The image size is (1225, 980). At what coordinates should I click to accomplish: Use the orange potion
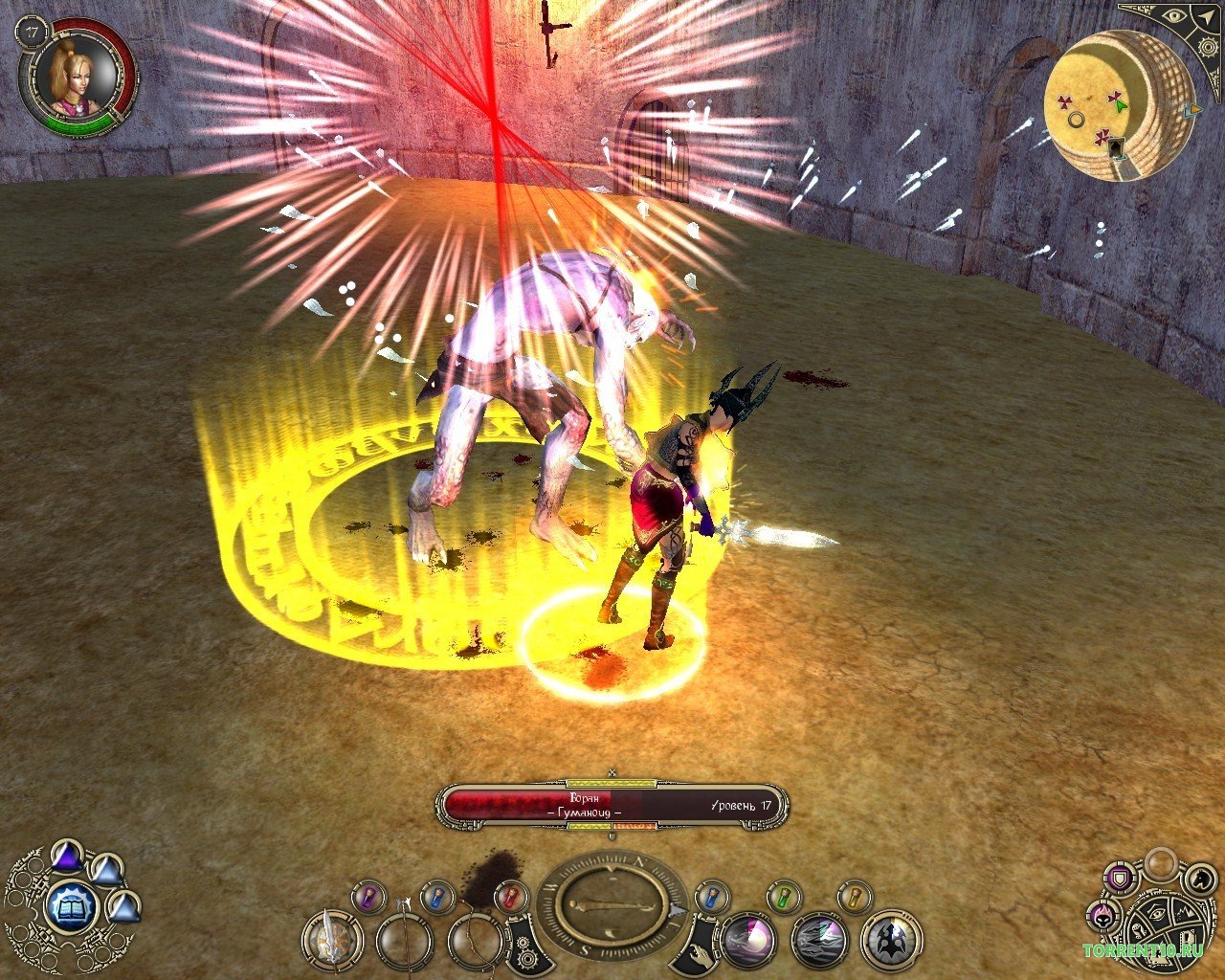point(855,897)
